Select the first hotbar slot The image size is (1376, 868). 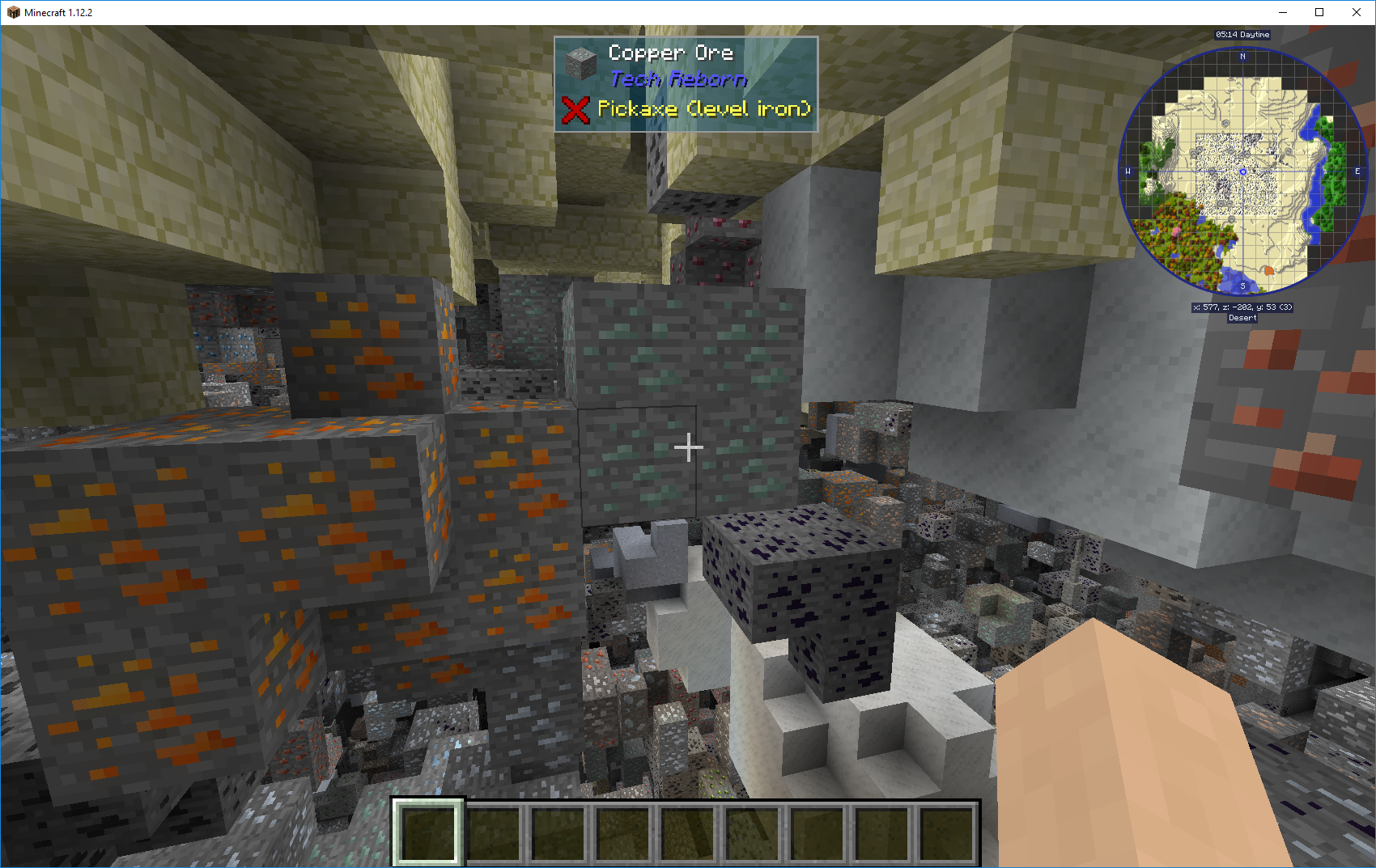click(x=430, y=834)
